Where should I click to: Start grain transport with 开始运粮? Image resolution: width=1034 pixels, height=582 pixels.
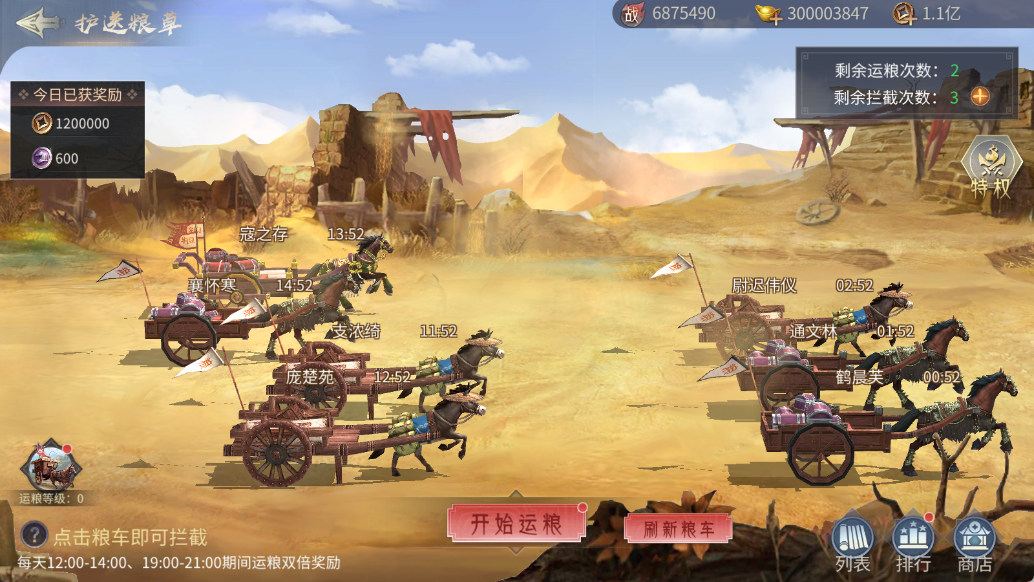point(515,523)
